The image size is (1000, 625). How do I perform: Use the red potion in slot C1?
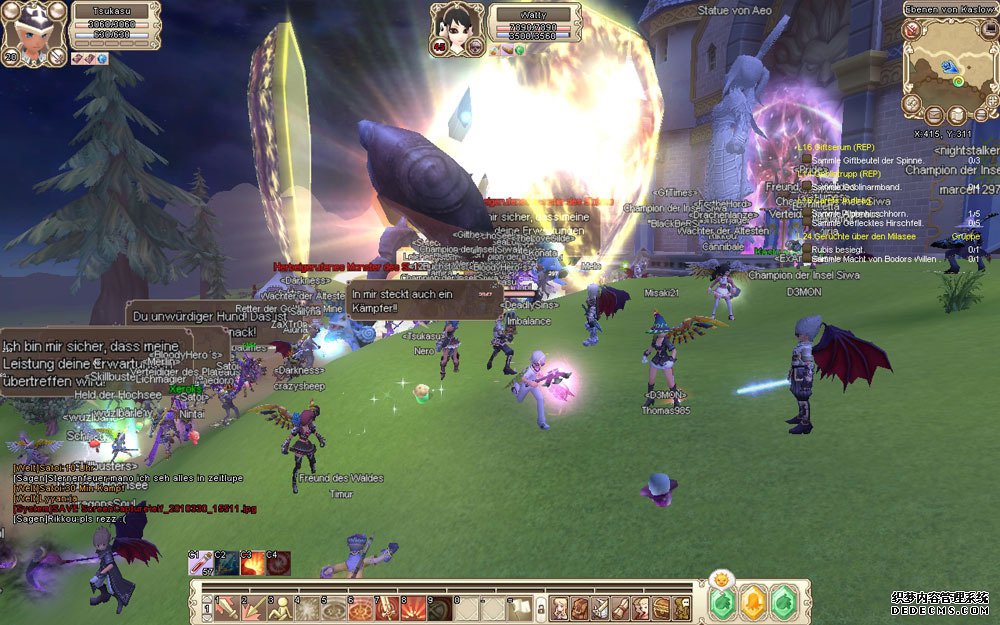tap(202, 564)
